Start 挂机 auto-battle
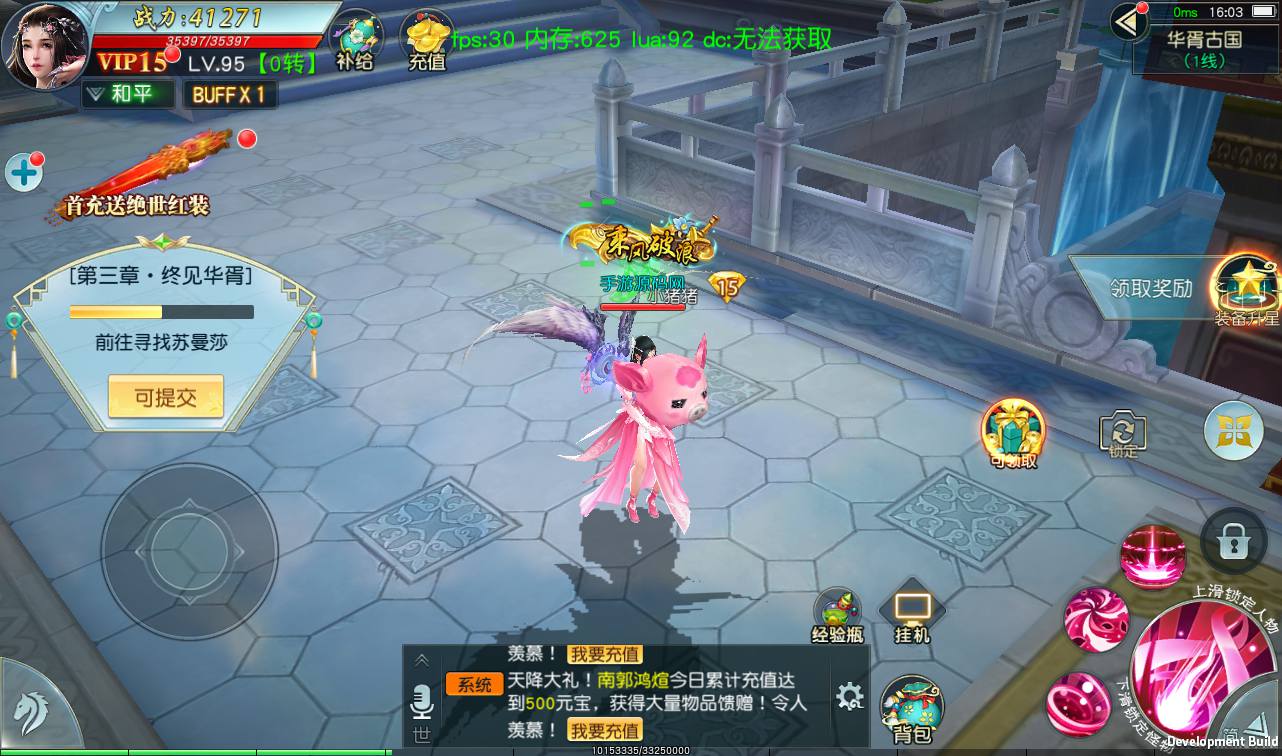Image resolution: width=1282 pixels, height=756 pixels. coord(911,612)
